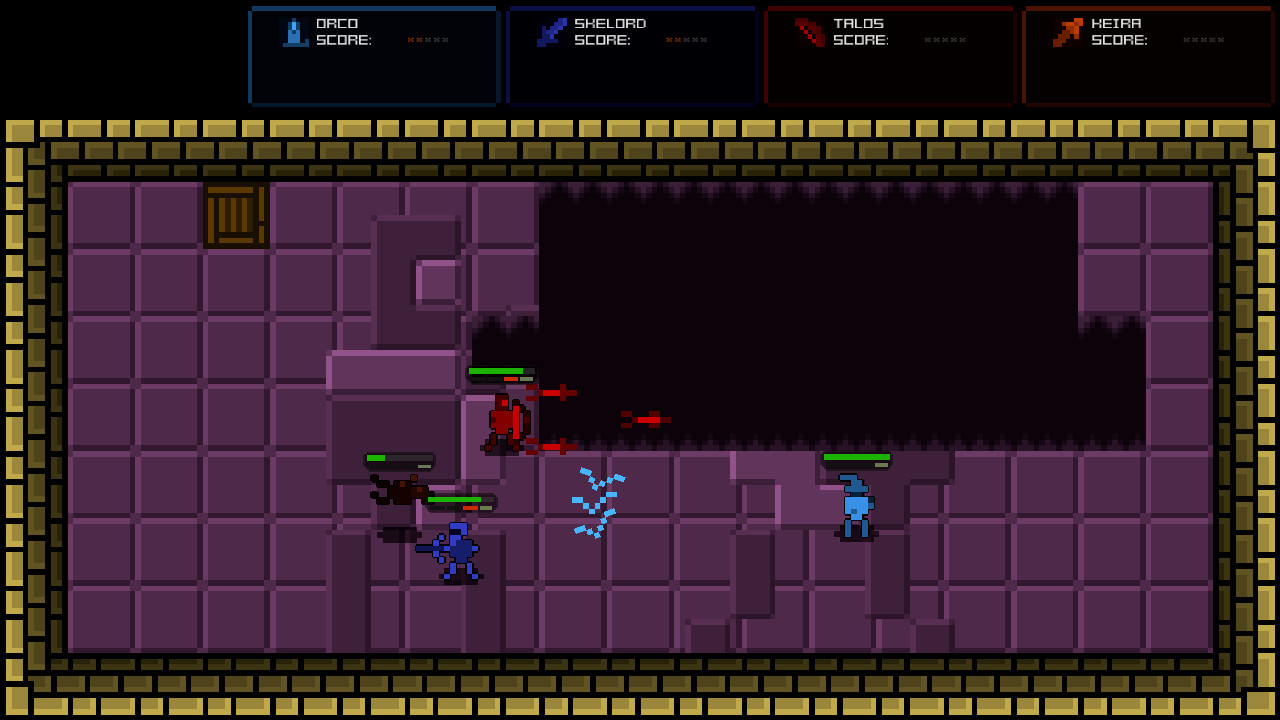This screenshot has height=720, width=1280.
Task: Expand the ORCO score panel
Action: tap(373, 56)
